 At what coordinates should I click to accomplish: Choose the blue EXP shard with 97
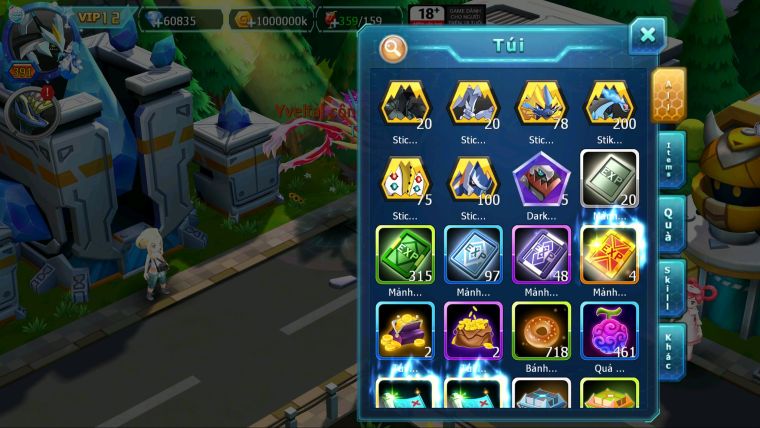(x=473, y=255)
